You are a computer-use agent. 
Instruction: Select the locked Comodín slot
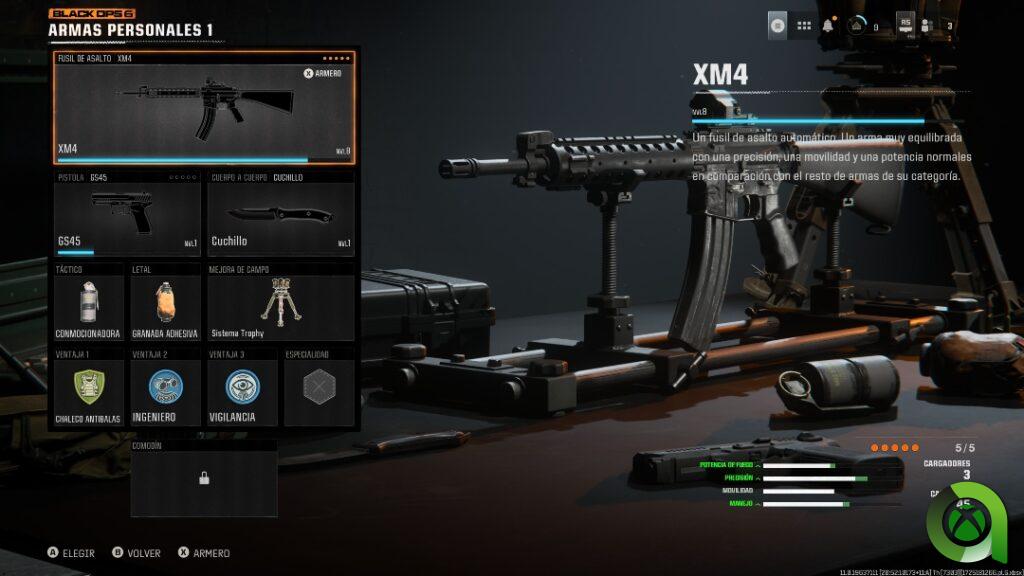click(204, 479)
